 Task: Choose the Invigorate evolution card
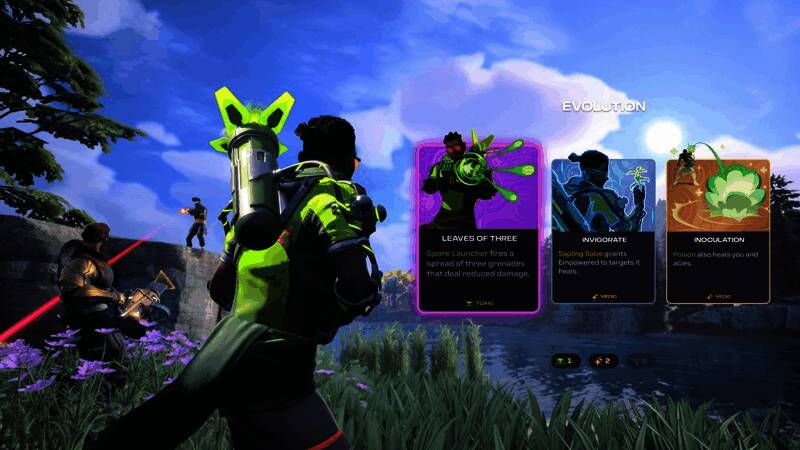tap(603, 230)
